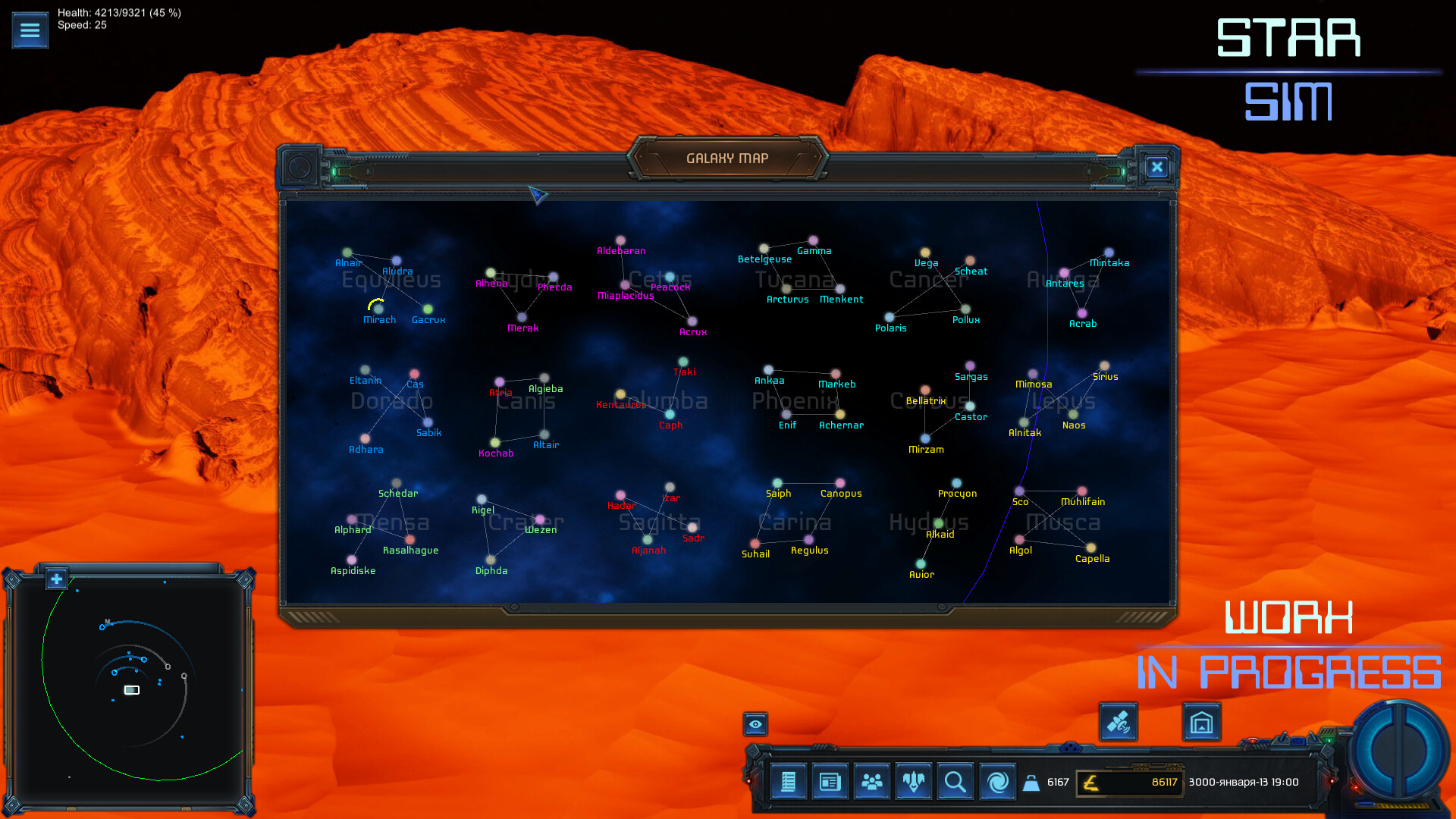This screenshot has width=1456, height=819.
Task: Toggle the eye visibility icon above the toolbar
Action: tap(755, 724)
